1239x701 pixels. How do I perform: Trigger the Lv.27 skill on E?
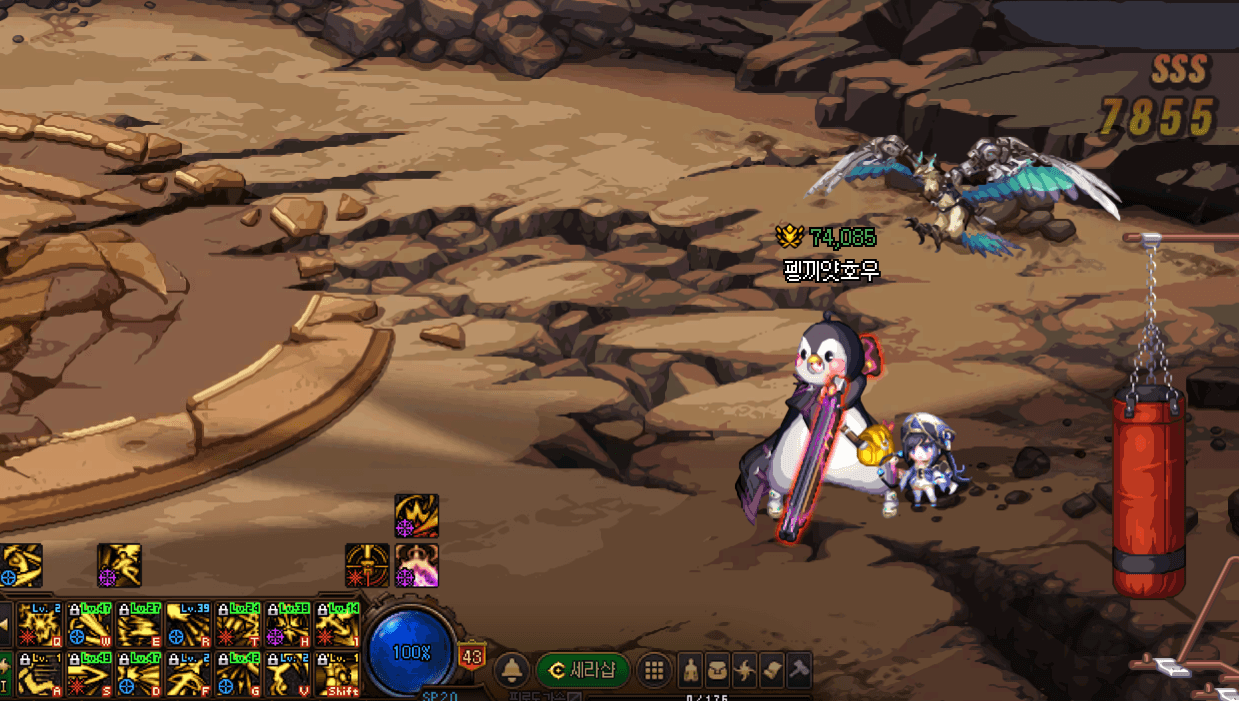tap(138, 626)
